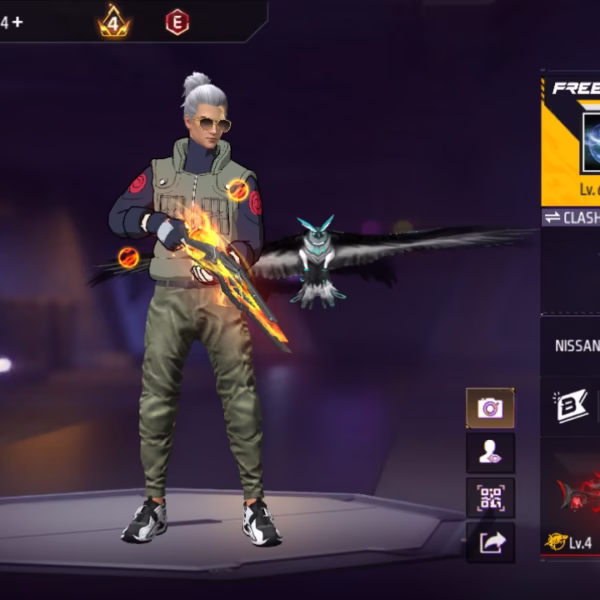Click the golden crown badge
The image size is (600, 600).
click(x=113, y=21)
